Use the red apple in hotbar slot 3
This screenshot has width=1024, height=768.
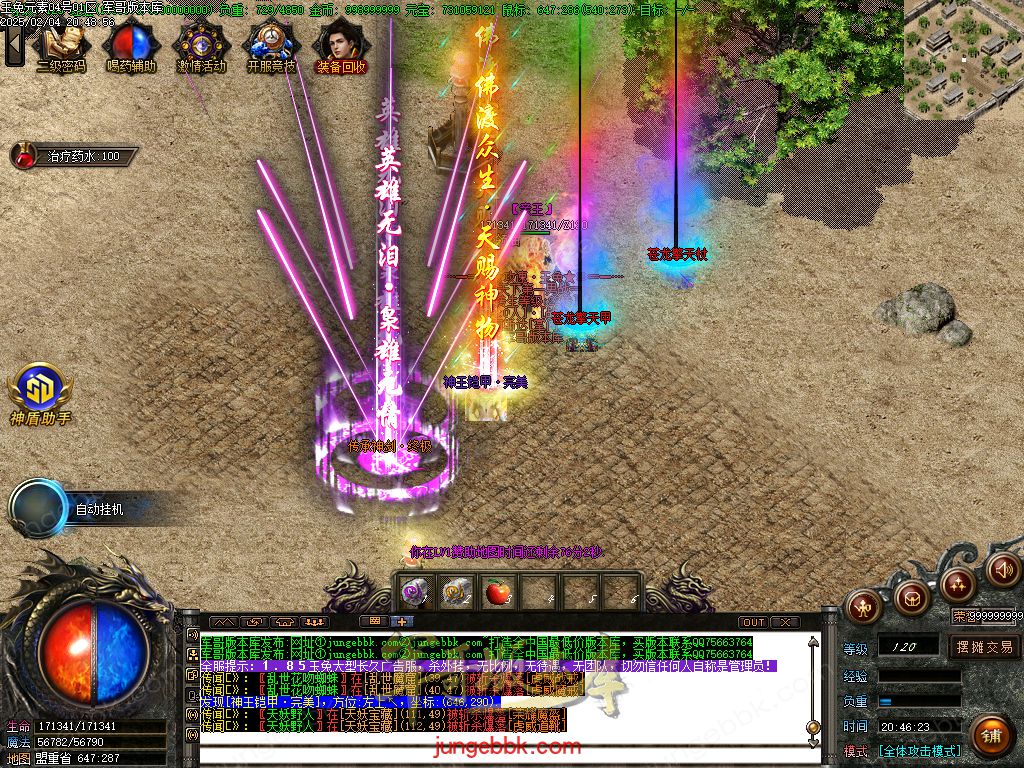coord(496,592)
